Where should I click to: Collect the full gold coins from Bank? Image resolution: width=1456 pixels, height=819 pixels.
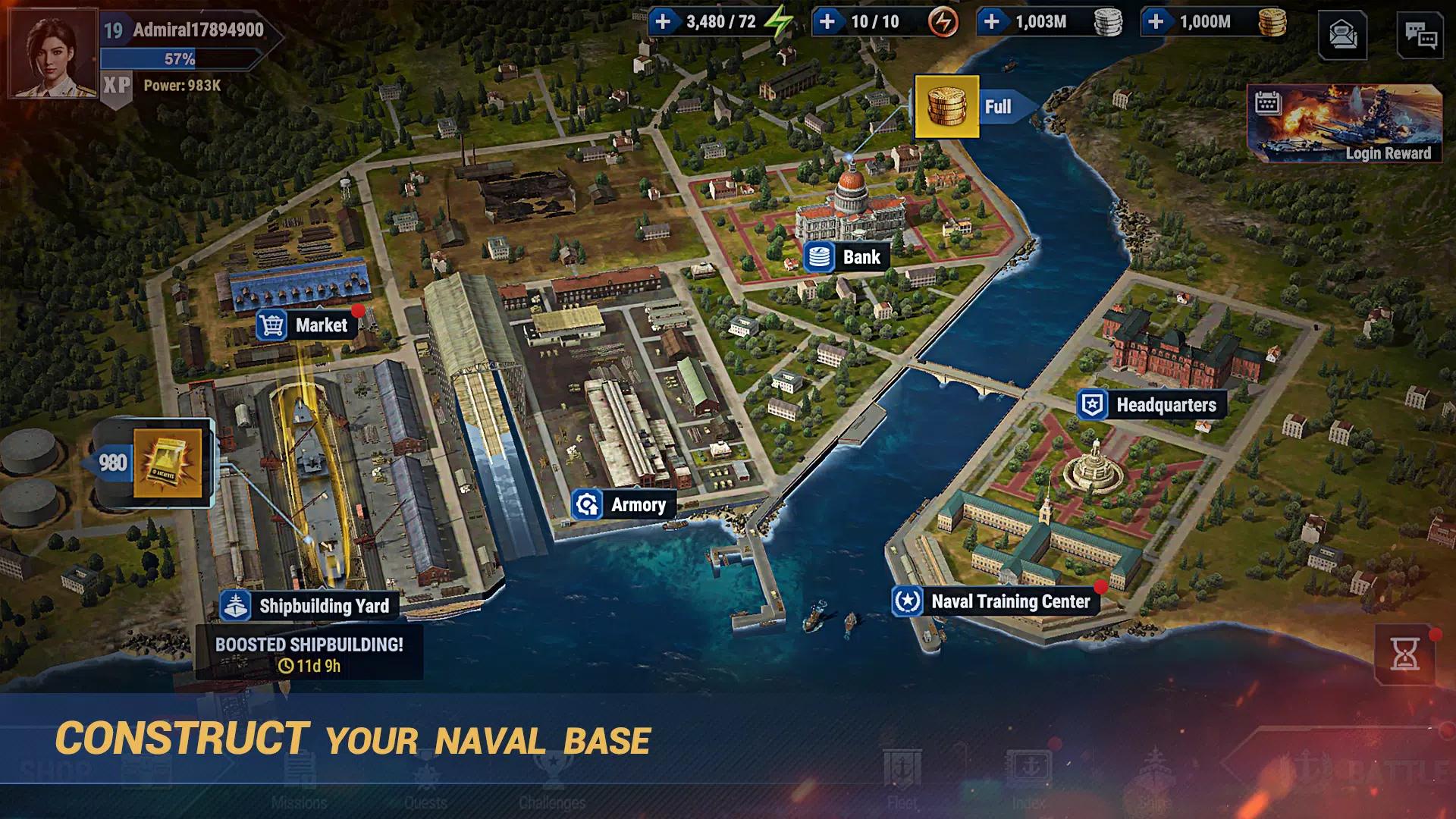[x=946, y=107]
